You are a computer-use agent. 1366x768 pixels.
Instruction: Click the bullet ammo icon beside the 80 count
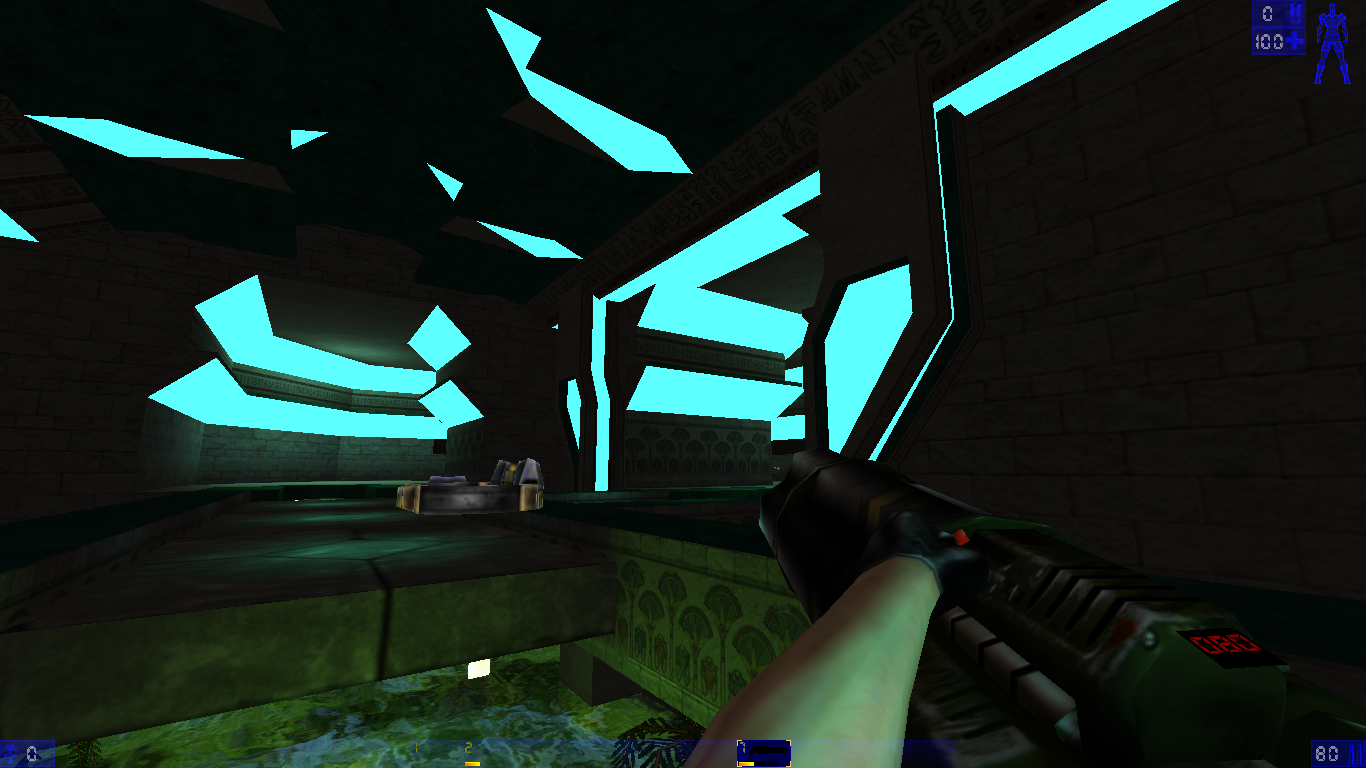(1355, 754)
